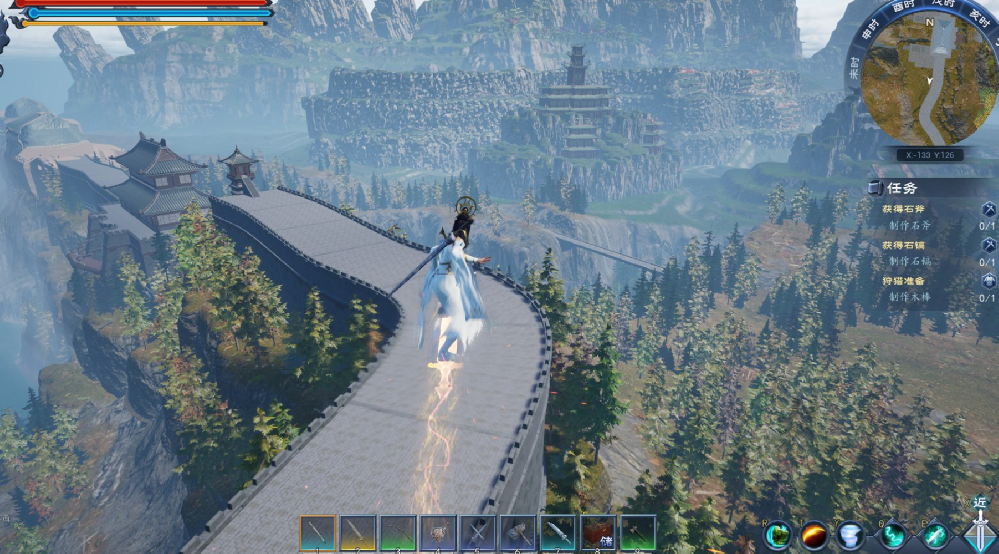The image size is (999, 554).
Task: Cast the tornado skill
Action: (x=851, y=536)
